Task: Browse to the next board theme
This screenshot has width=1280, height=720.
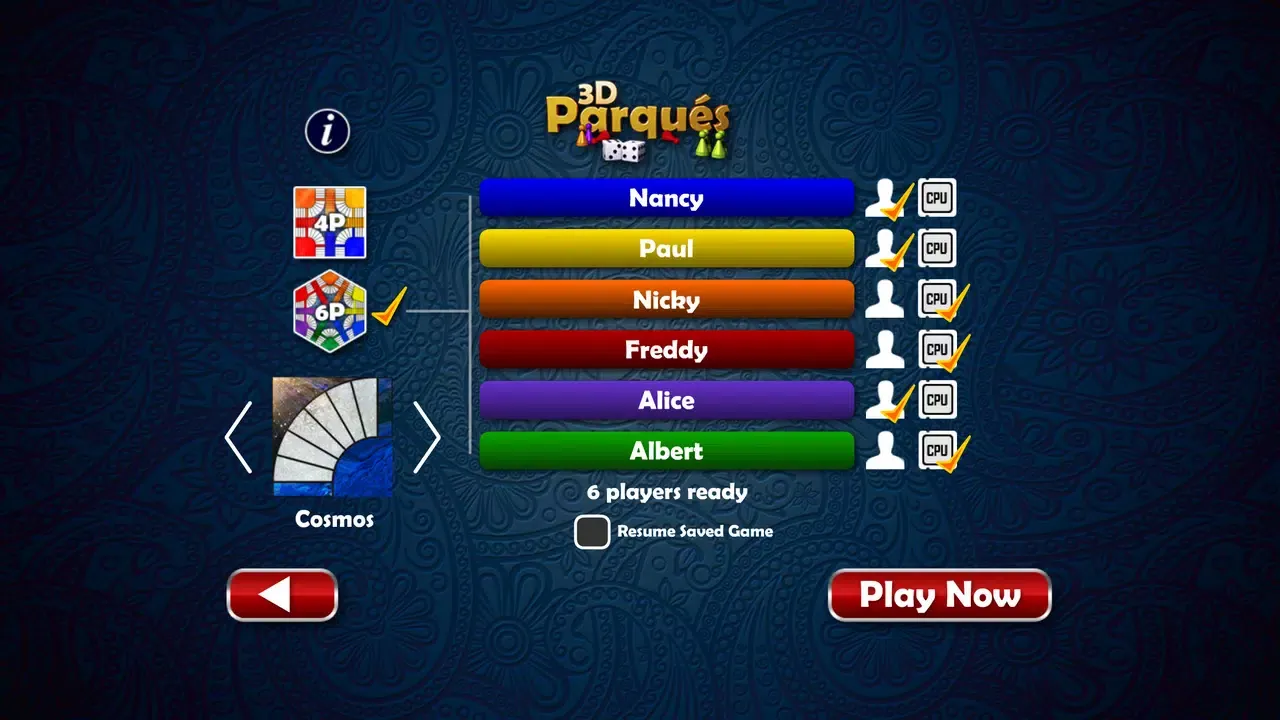Action: click(x=428, y=437)
